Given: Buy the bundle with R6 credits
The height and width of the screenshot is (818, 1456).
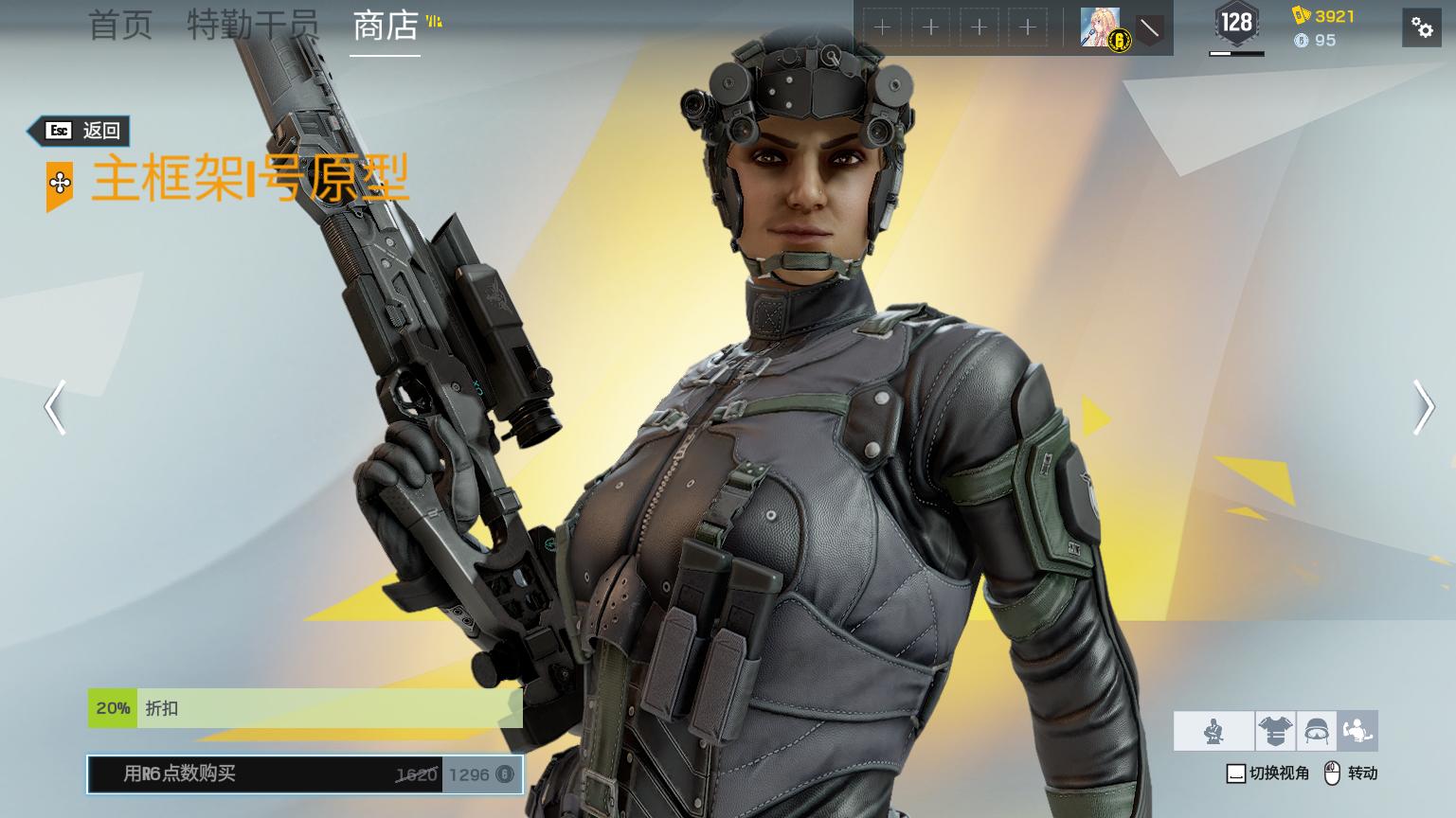Looking at the screenshot, I should pos(305,774).
